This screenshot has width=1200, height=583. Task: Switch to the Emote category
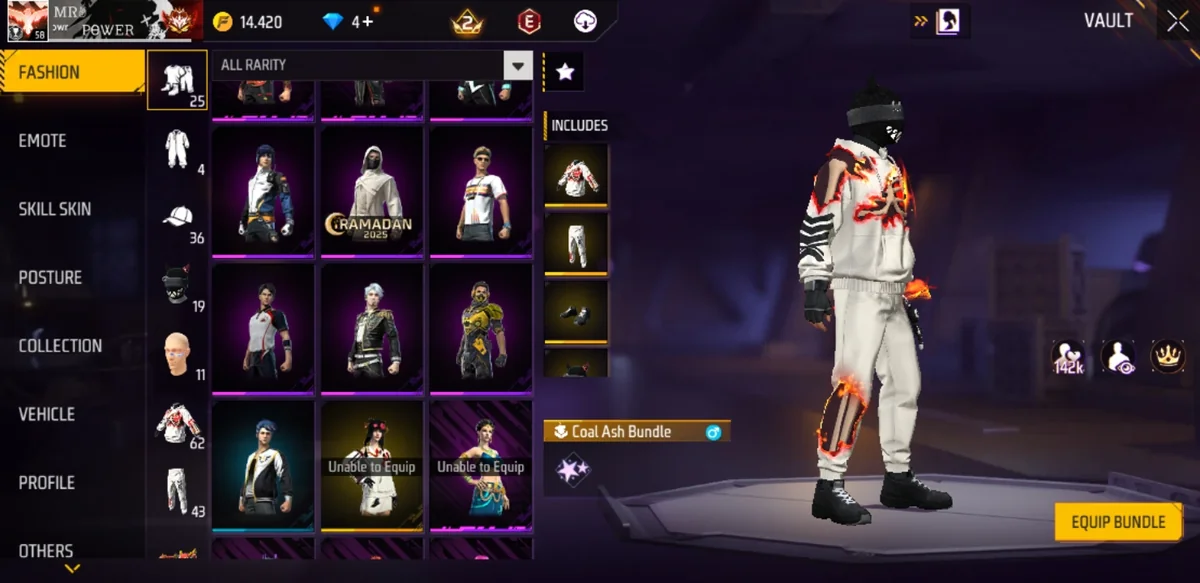(43, 141)
